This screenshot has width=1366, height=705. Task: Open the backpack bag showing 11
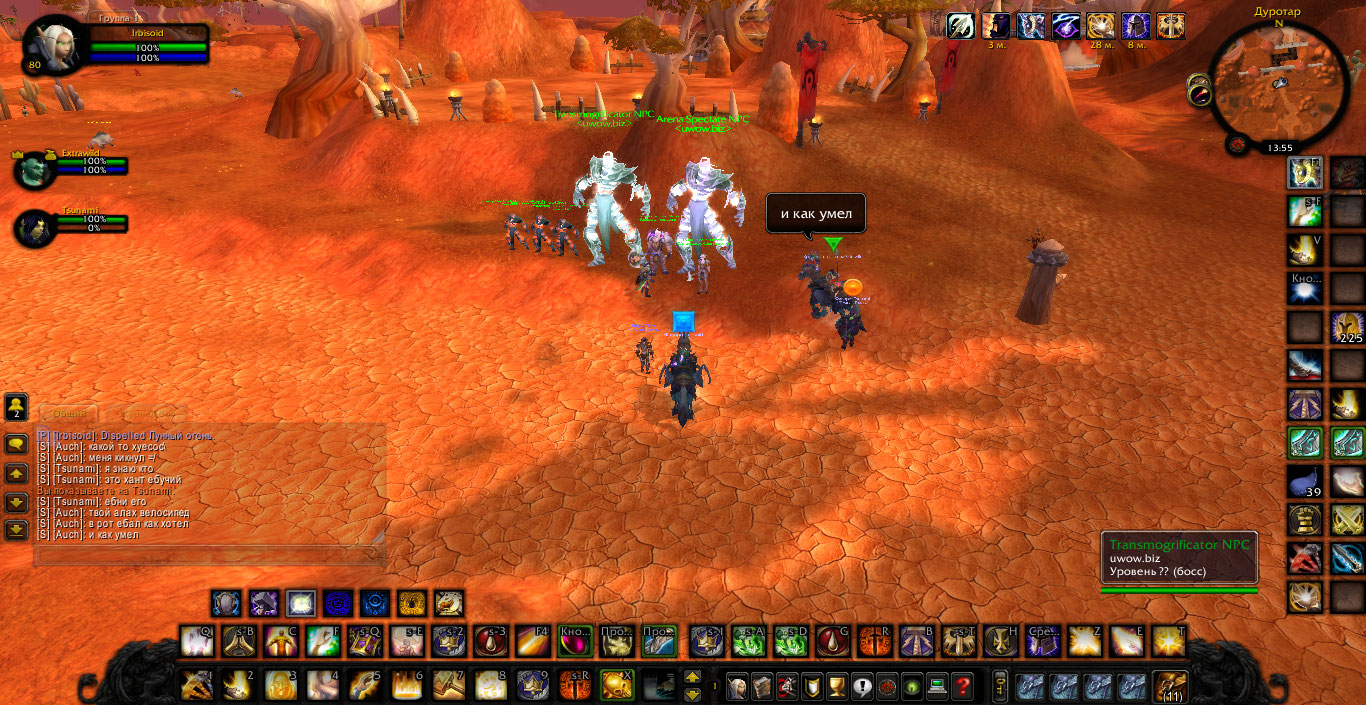[1168, 686]
